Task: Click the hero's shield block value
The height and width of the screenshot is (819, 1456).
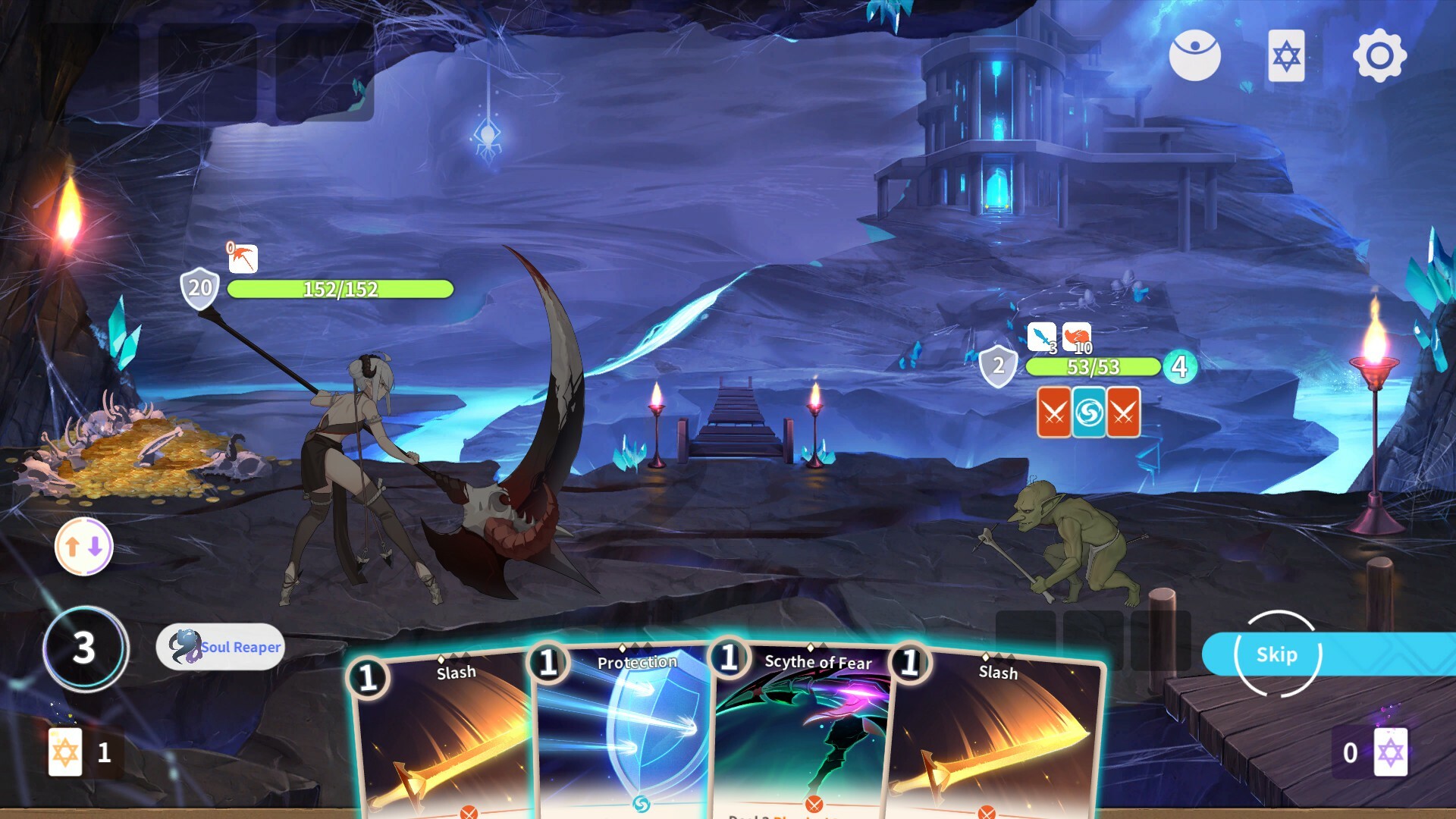Action: pyautogui.click(x=199, y=289)
